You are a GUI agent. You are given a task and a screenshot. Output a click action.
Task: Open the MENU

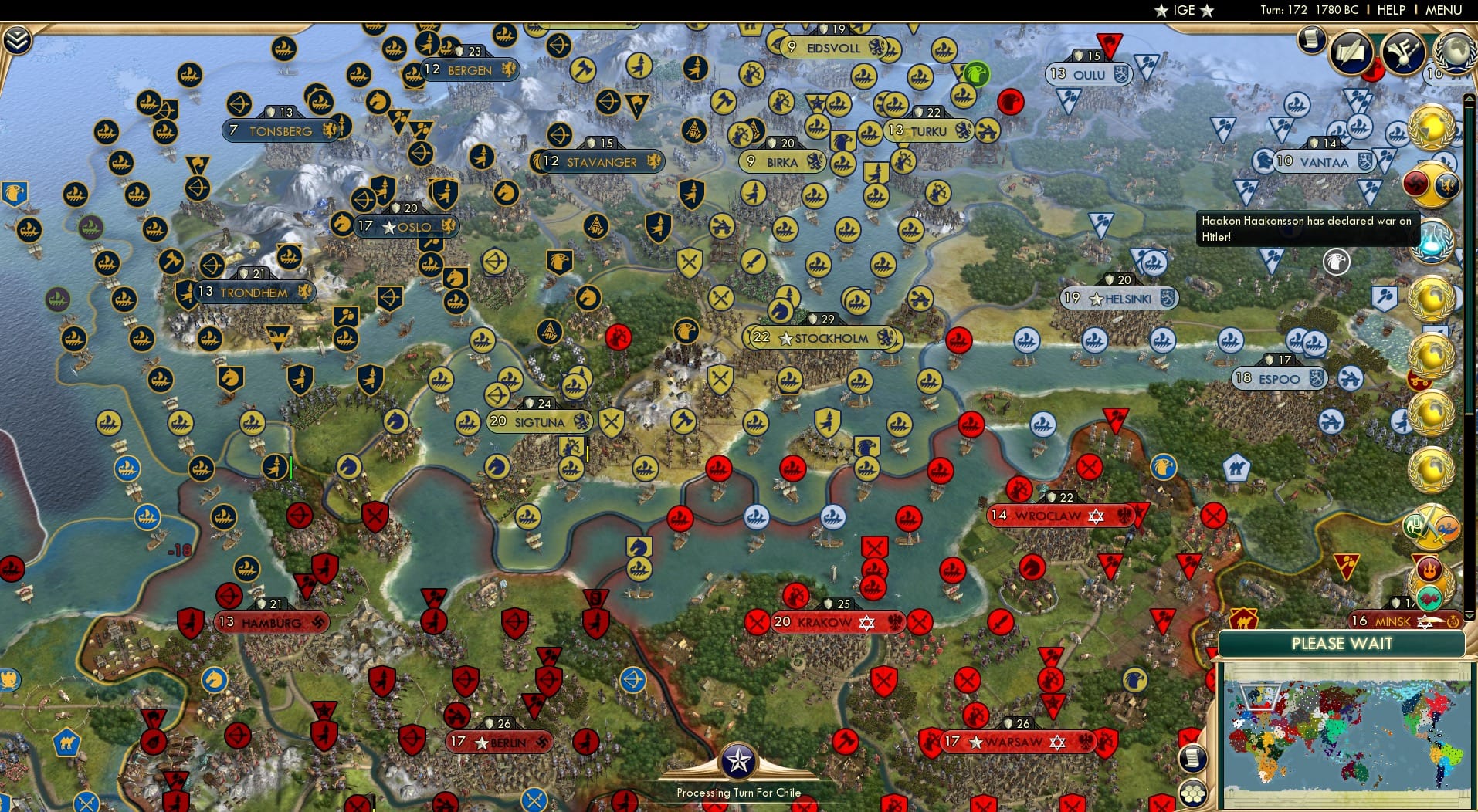point(1443,11)
